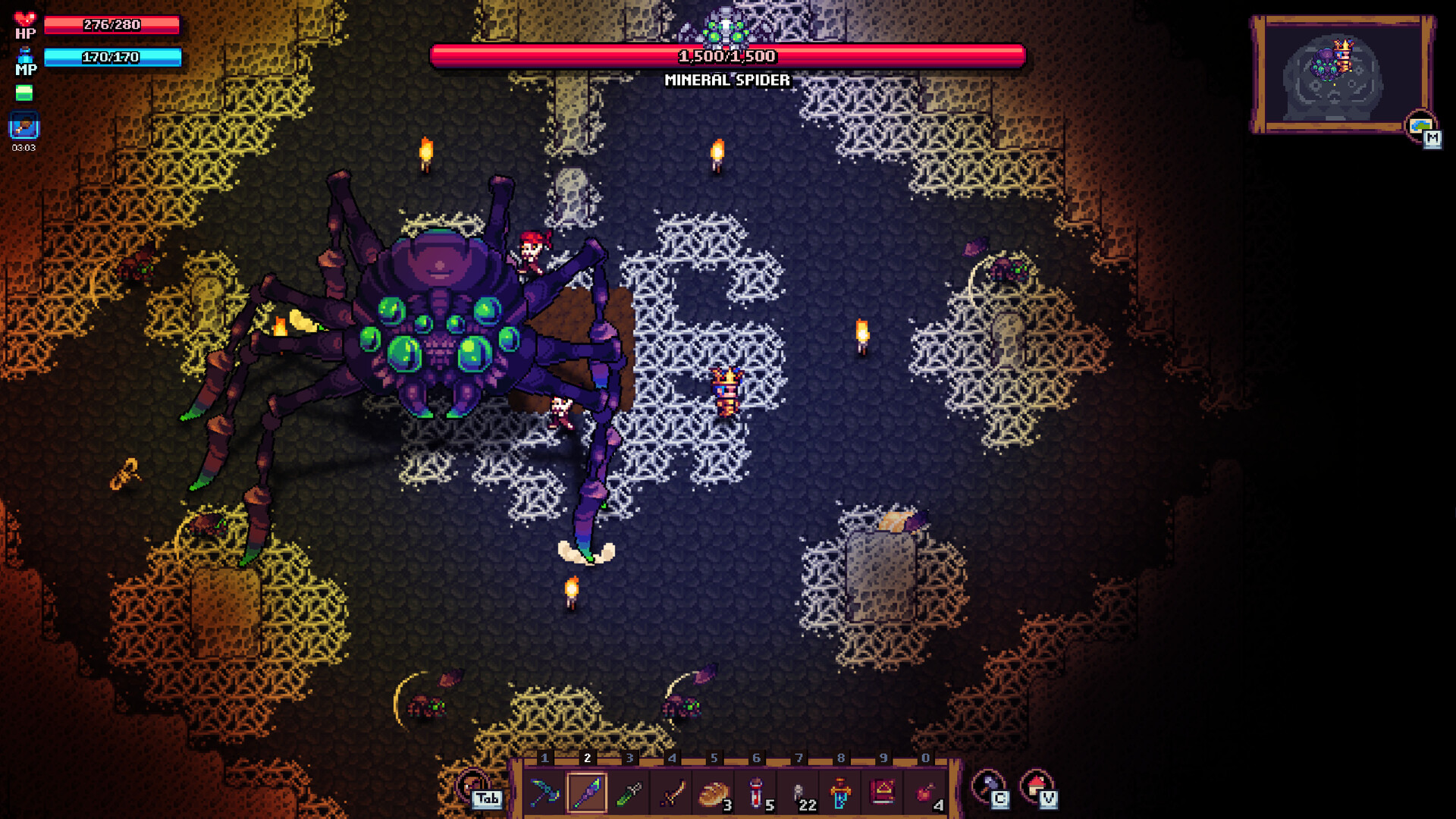Eat the apple in hotbar slot 0
The height and width of the screenshot is (819, 1456).
tap(927, 791)
